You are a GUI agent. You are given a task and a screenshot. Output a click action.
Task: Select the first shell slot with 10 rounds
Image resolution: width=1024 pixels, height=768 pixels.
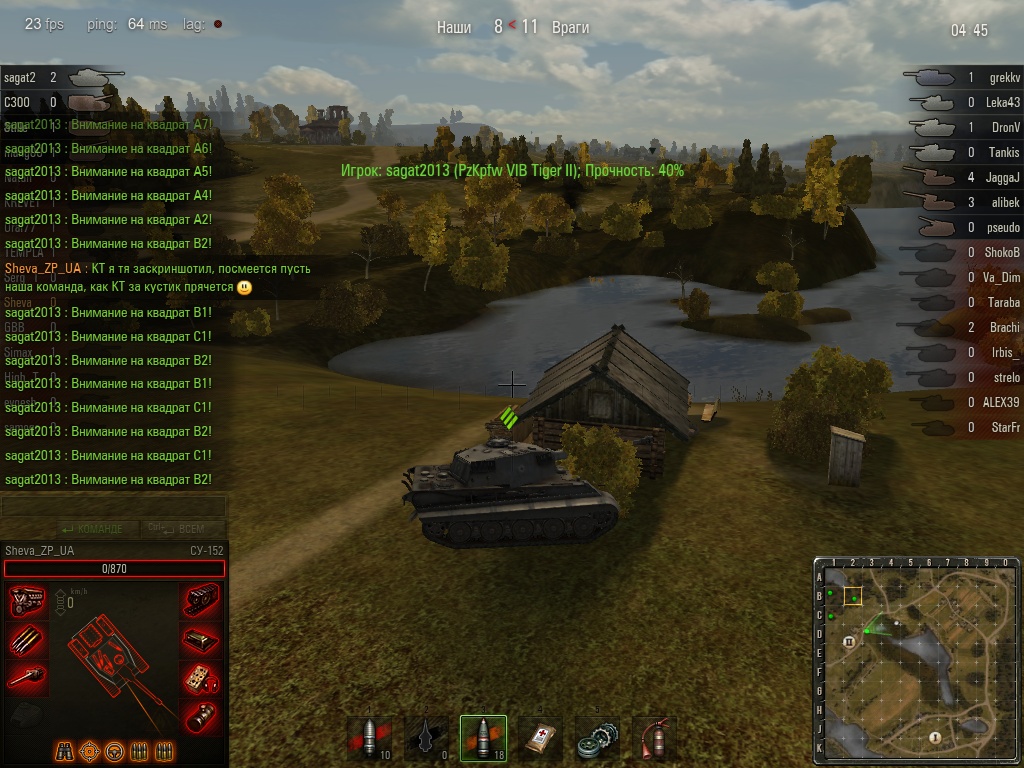(x=369, y=739)
